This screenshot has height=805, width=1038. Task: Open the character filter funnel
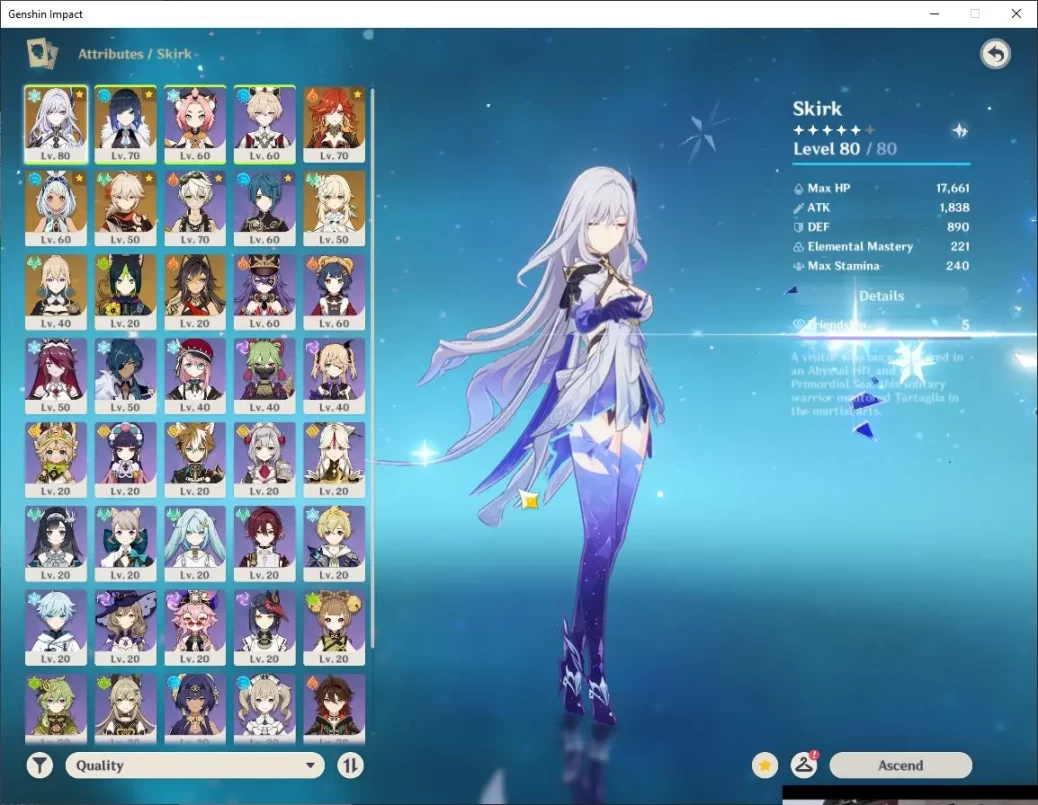[39, 765]
